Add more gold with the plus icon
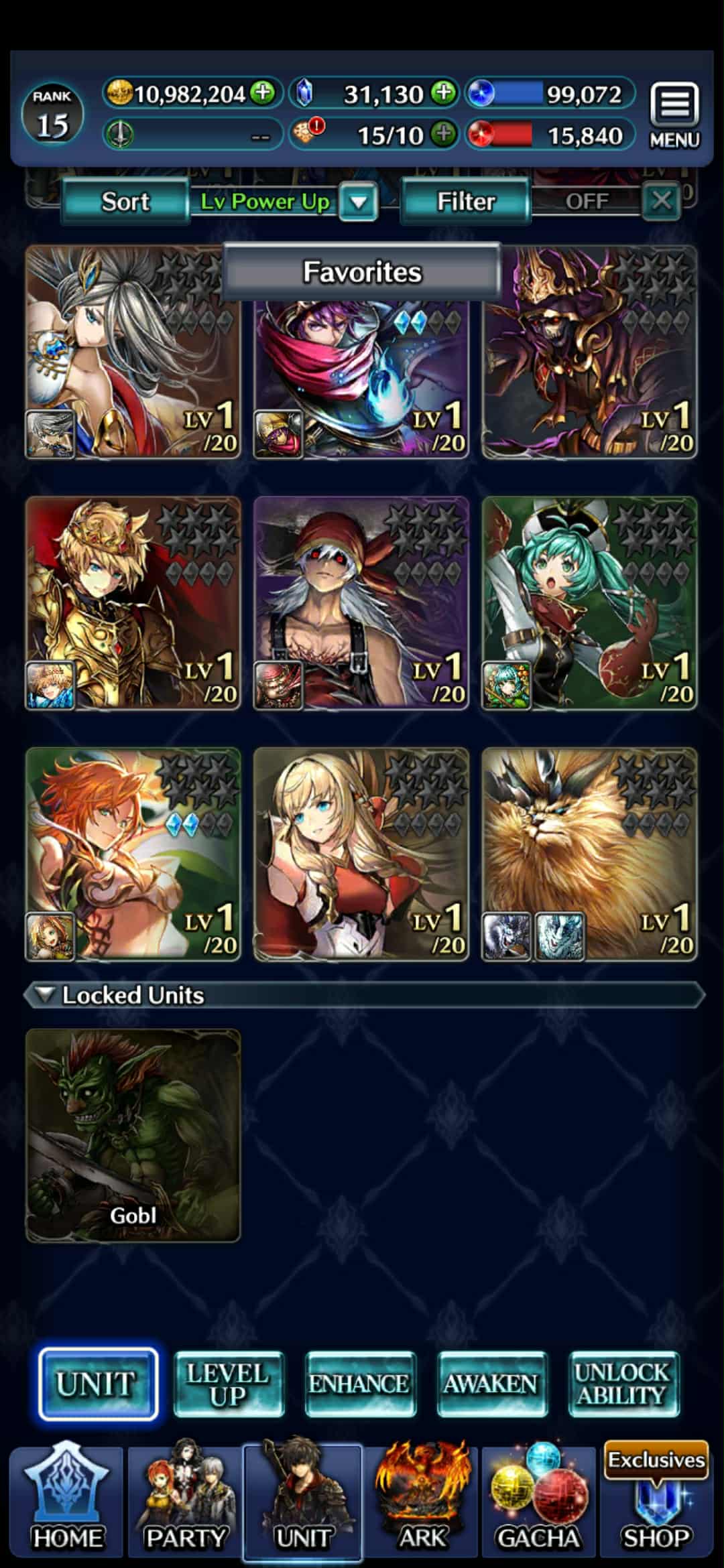 [263, 92]
